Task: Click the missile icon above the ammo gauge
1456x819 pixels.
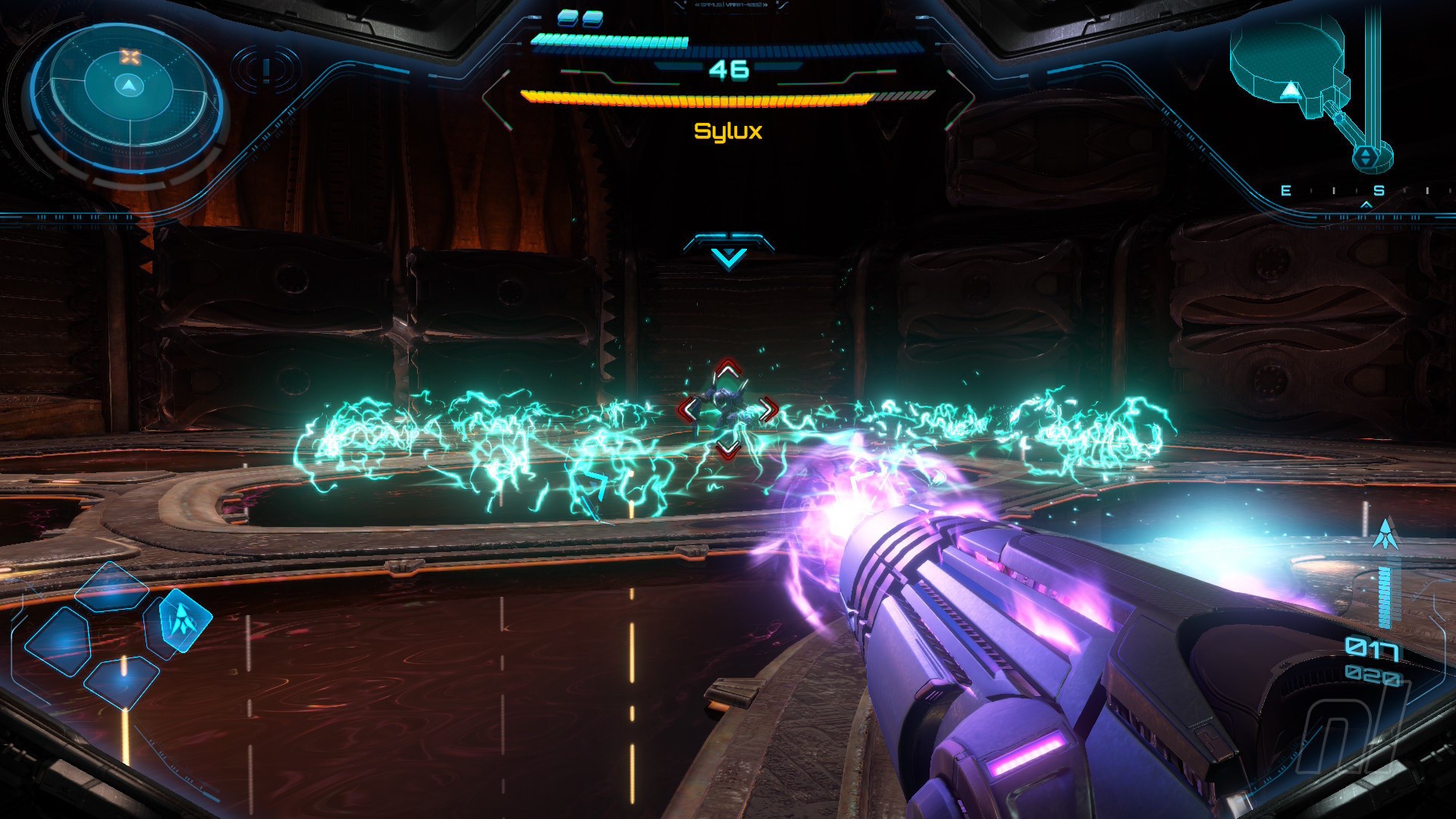Action: 1385,535
